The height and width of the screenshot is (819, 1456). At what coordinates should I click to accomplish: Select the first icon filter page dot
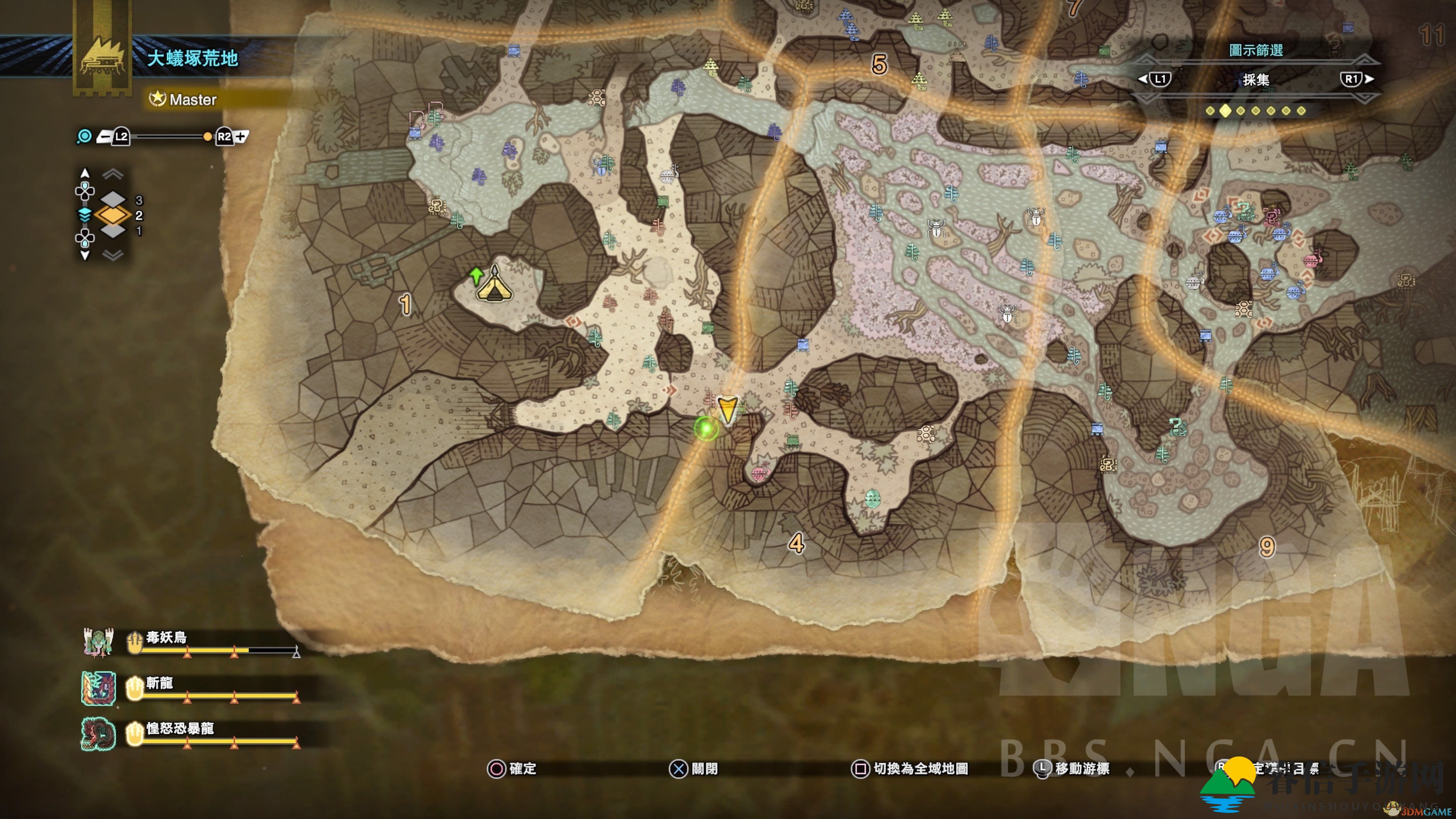1210,111
